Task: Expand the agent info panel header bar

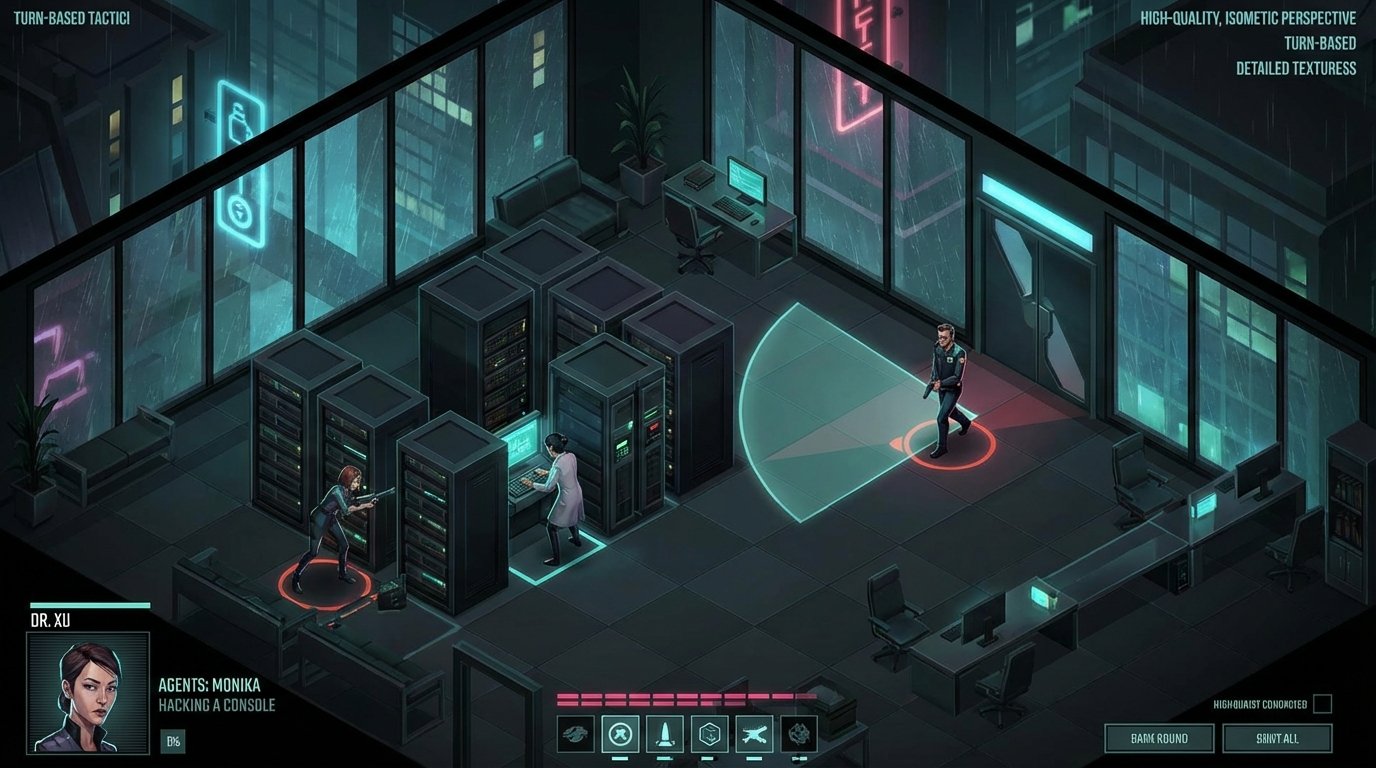Action: point(90,606)
